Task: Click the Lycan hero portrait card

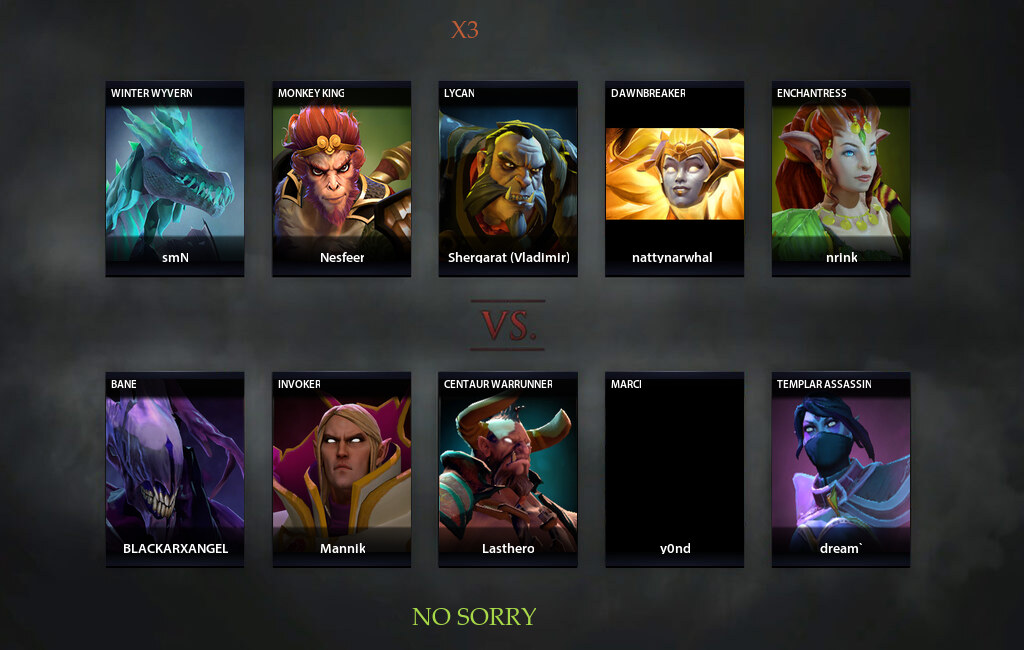Action: pyautogui.click(x=508, y=178)
